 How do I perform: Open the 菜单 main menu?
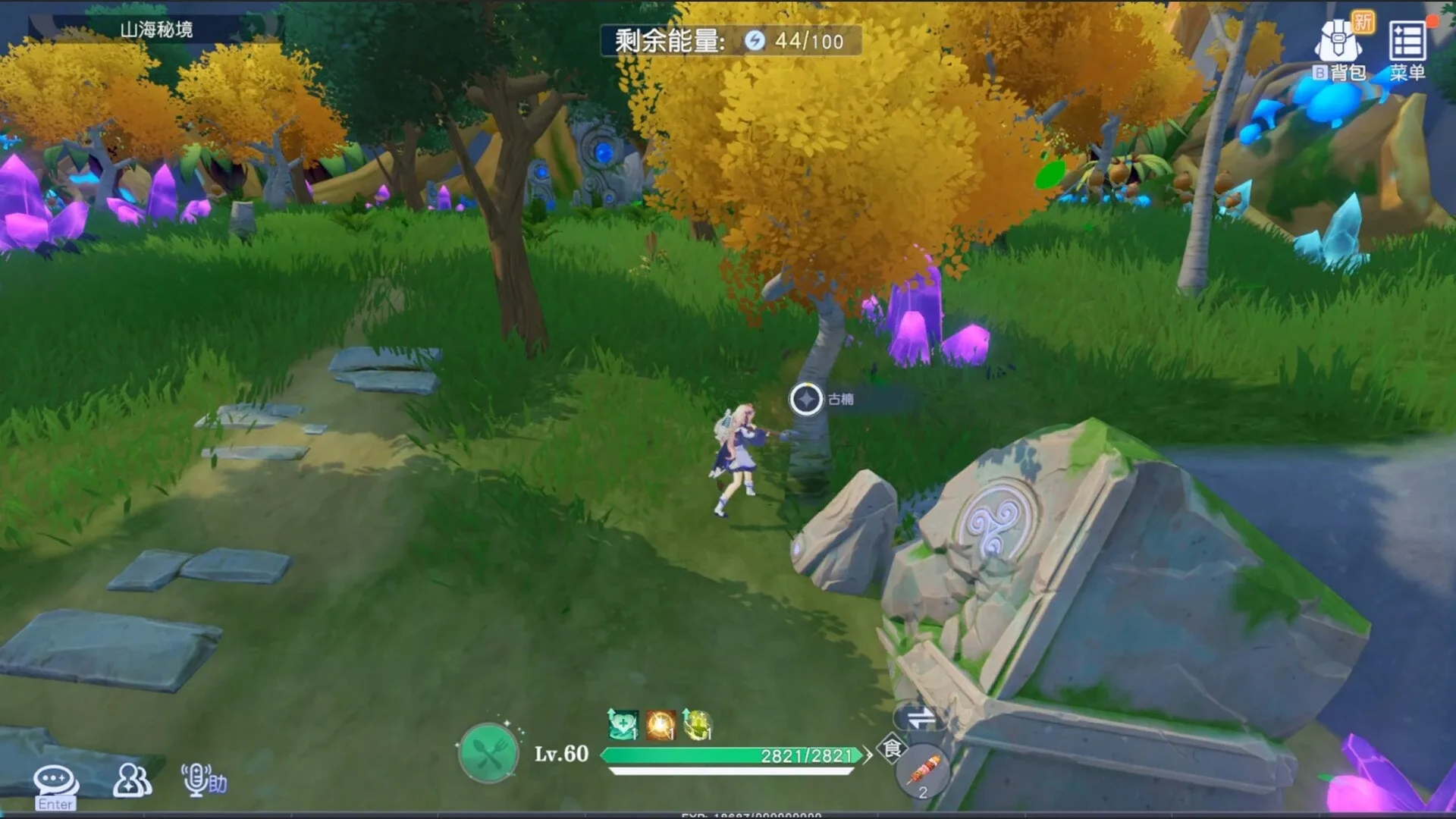pyautogui.click(x=1409, y=42)
